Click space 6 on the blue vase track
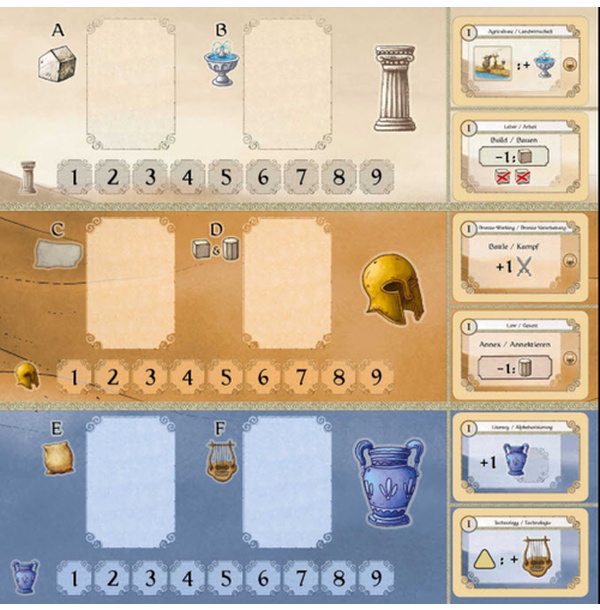The image size is (600, 610). coord(263,577)
